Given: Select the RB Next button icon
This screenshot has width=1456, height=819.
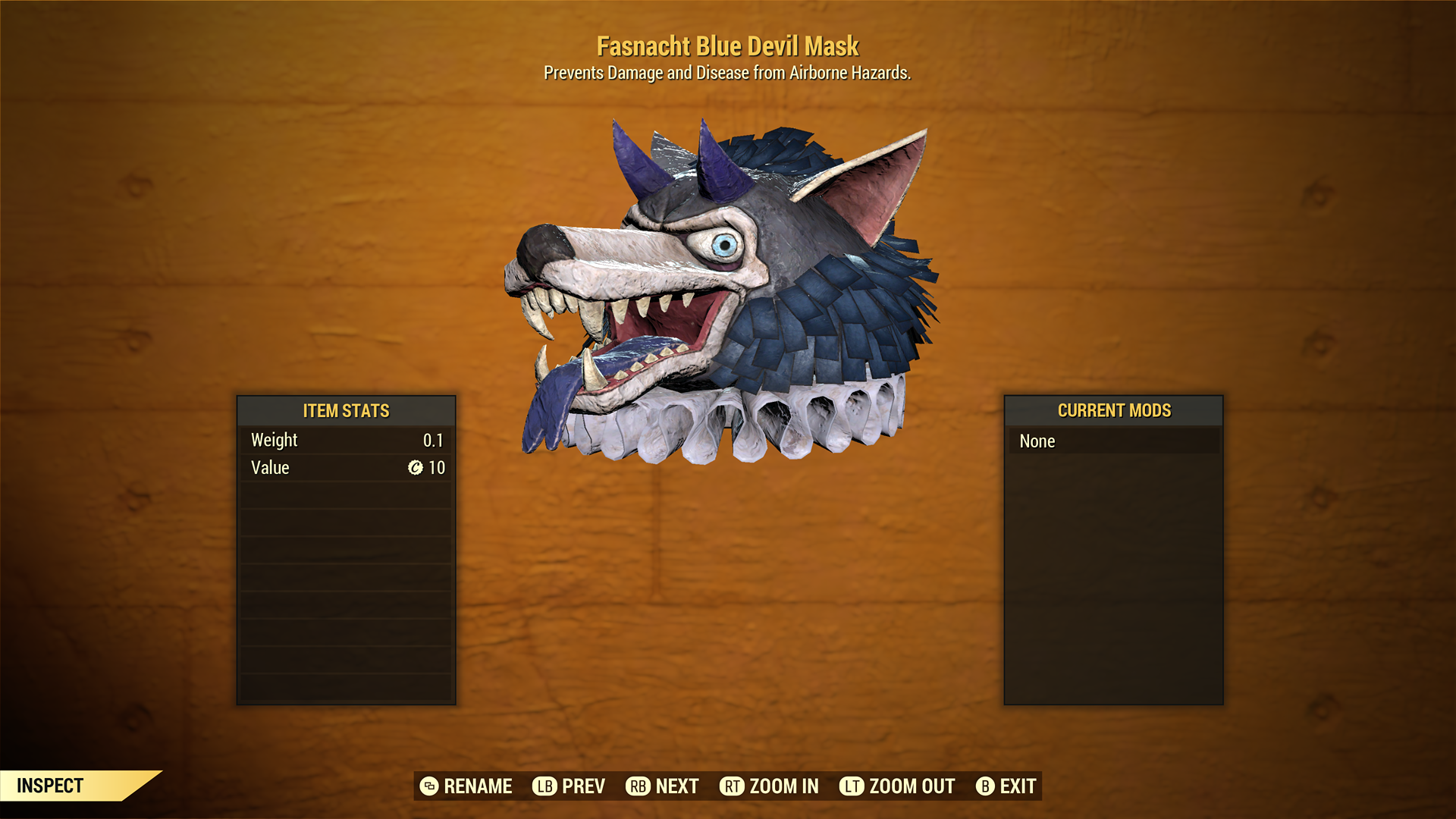Looking at the screenshot, I should 639,786.
